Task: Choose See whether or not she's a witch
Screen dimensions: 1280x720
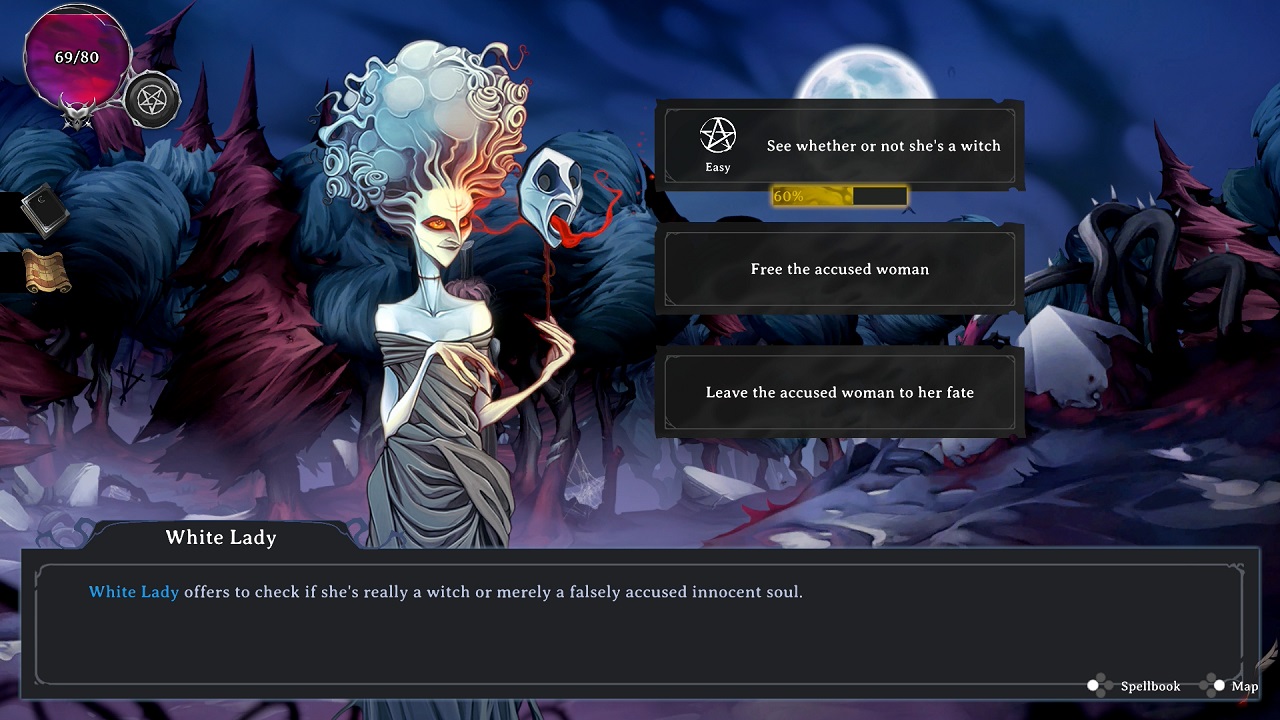Action: [878, 145]
